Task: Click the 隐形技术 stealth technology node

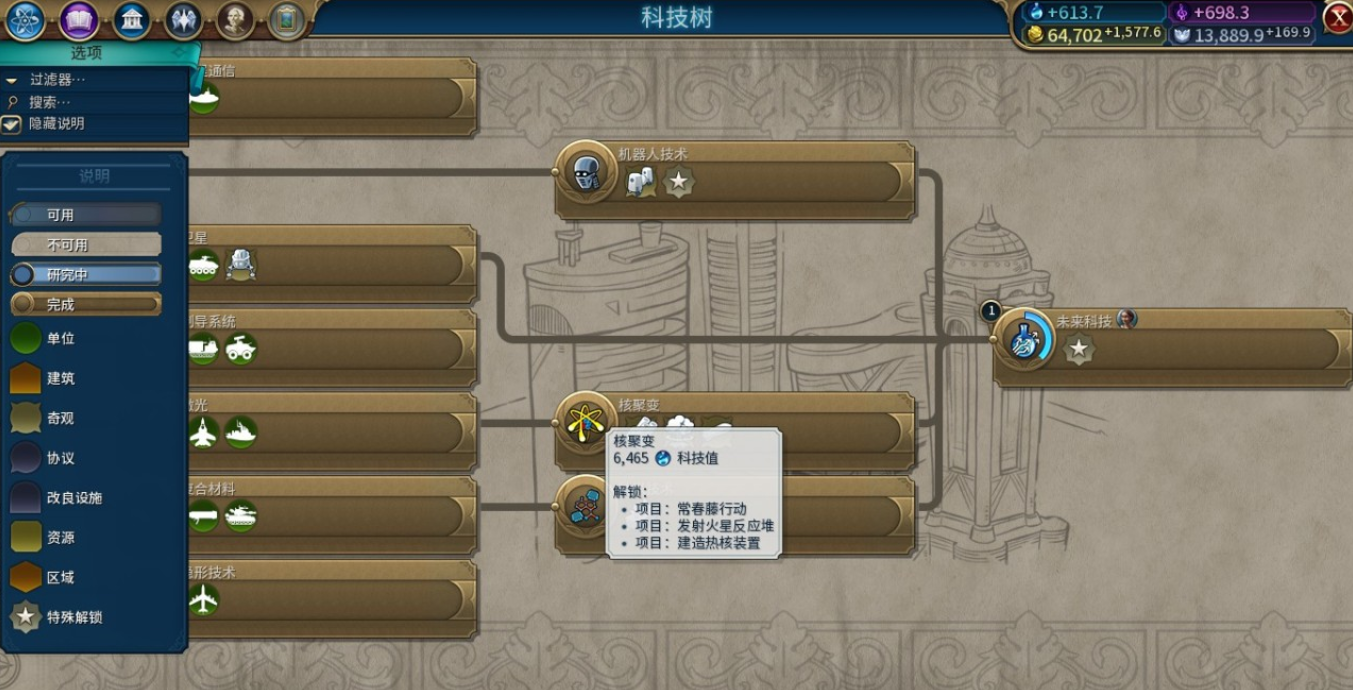Action: pos(330,598)
